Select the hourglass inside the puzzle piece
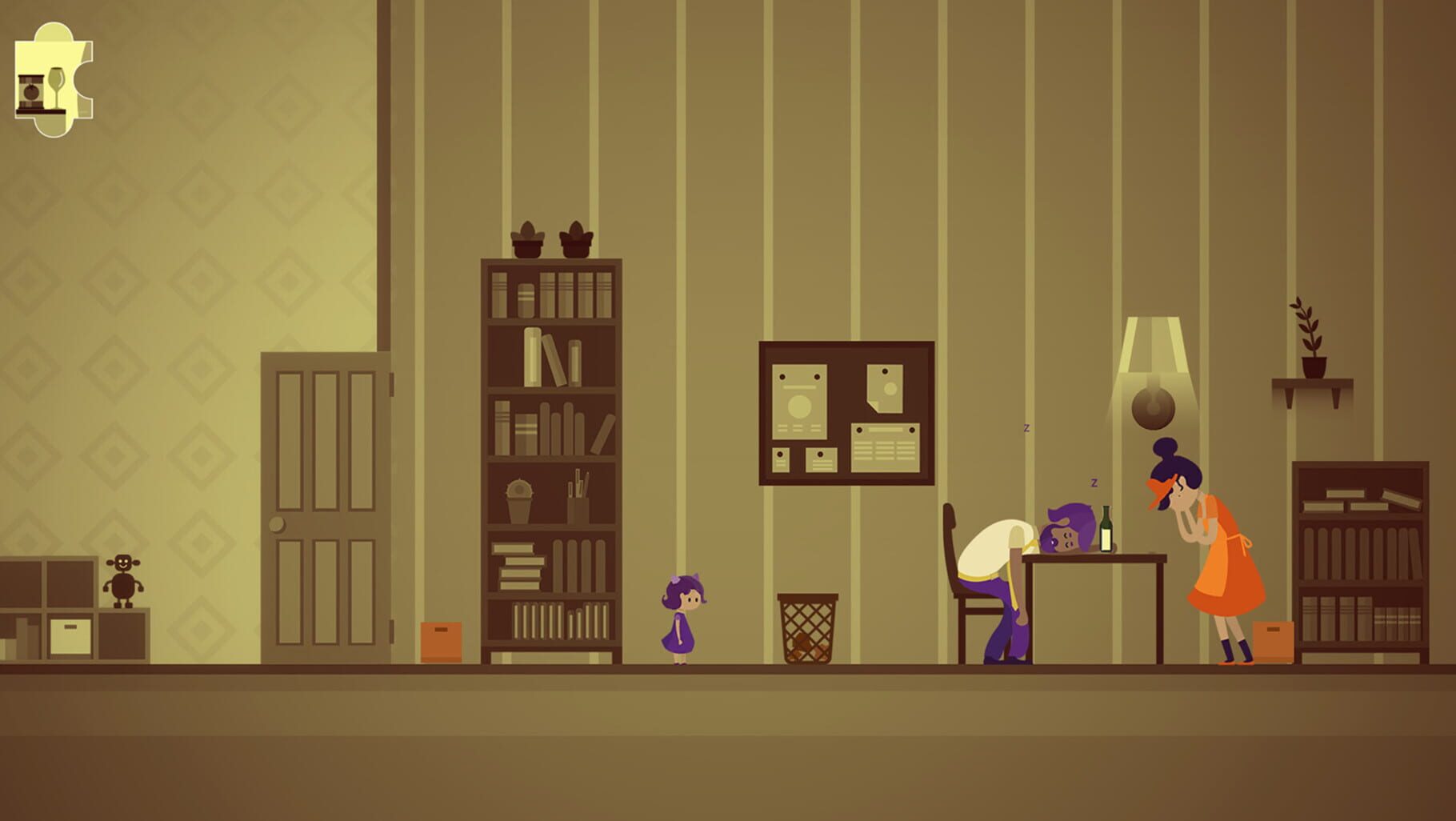This screenshot has width=1456, height=821. [30, 90]
